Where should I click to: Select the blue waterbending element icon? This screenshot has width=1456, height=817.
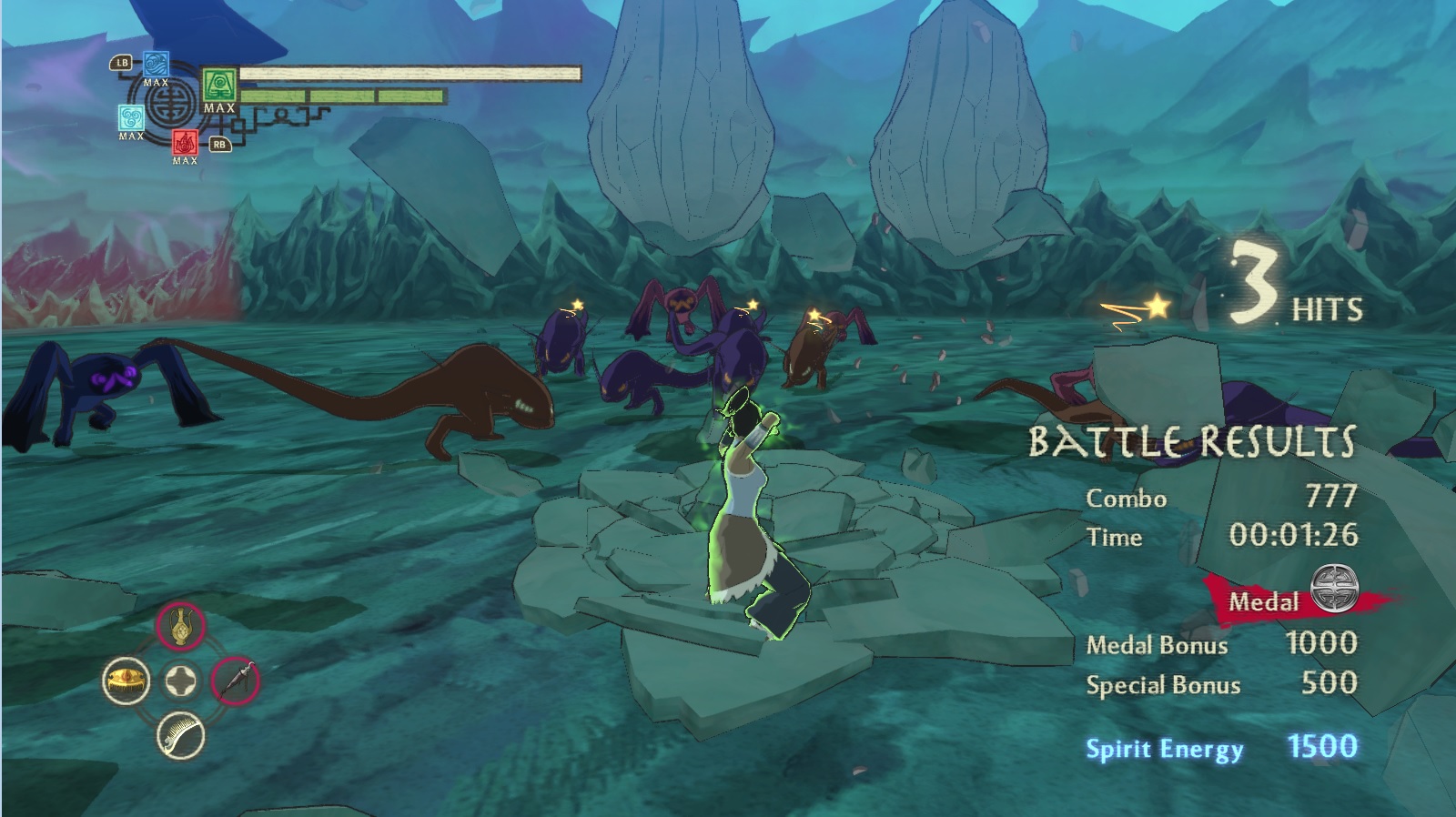click(x=156, y=64)
